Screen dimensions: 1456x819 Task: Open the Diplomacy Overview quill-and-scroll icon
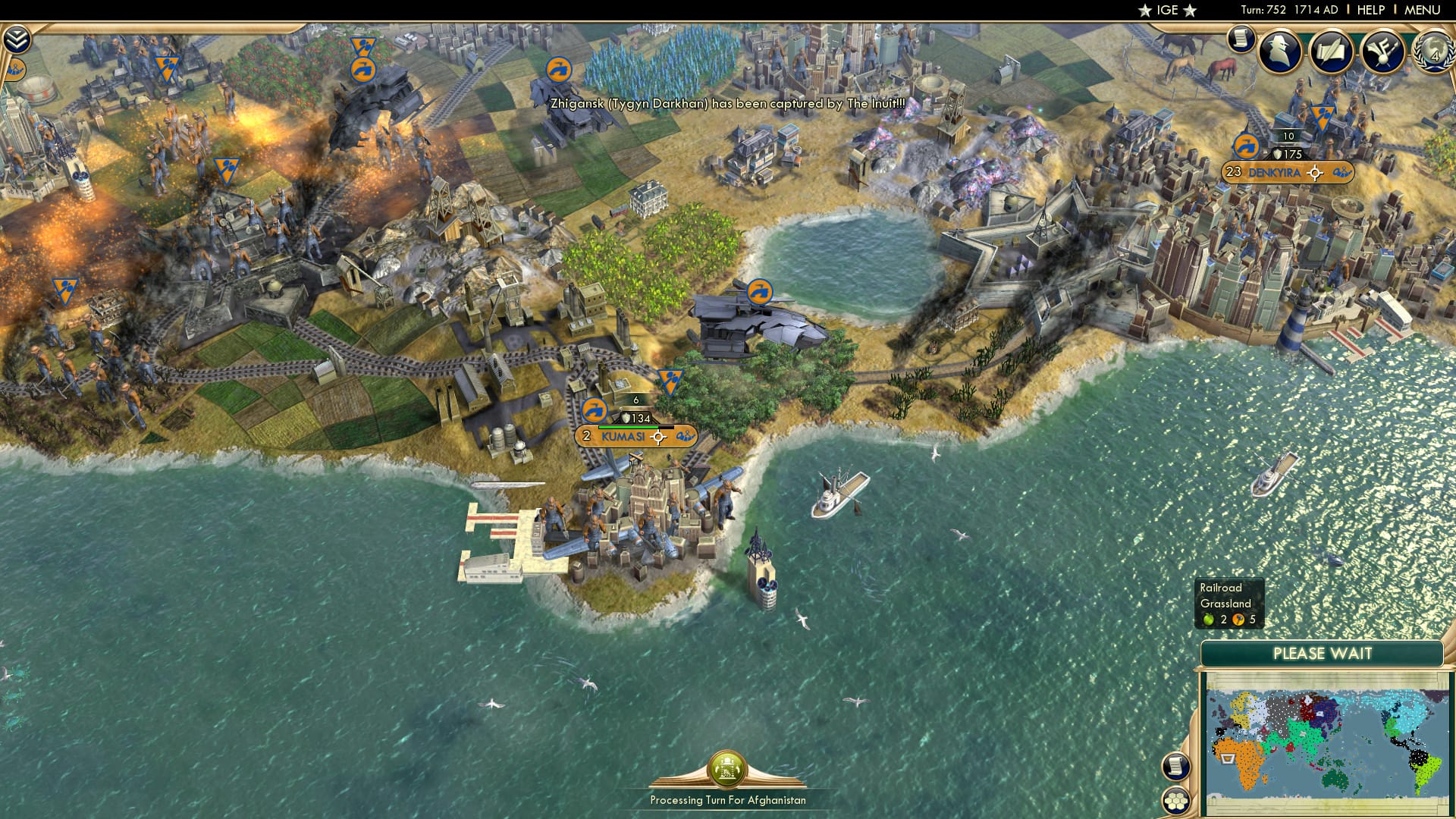(x=1332, y=51)
